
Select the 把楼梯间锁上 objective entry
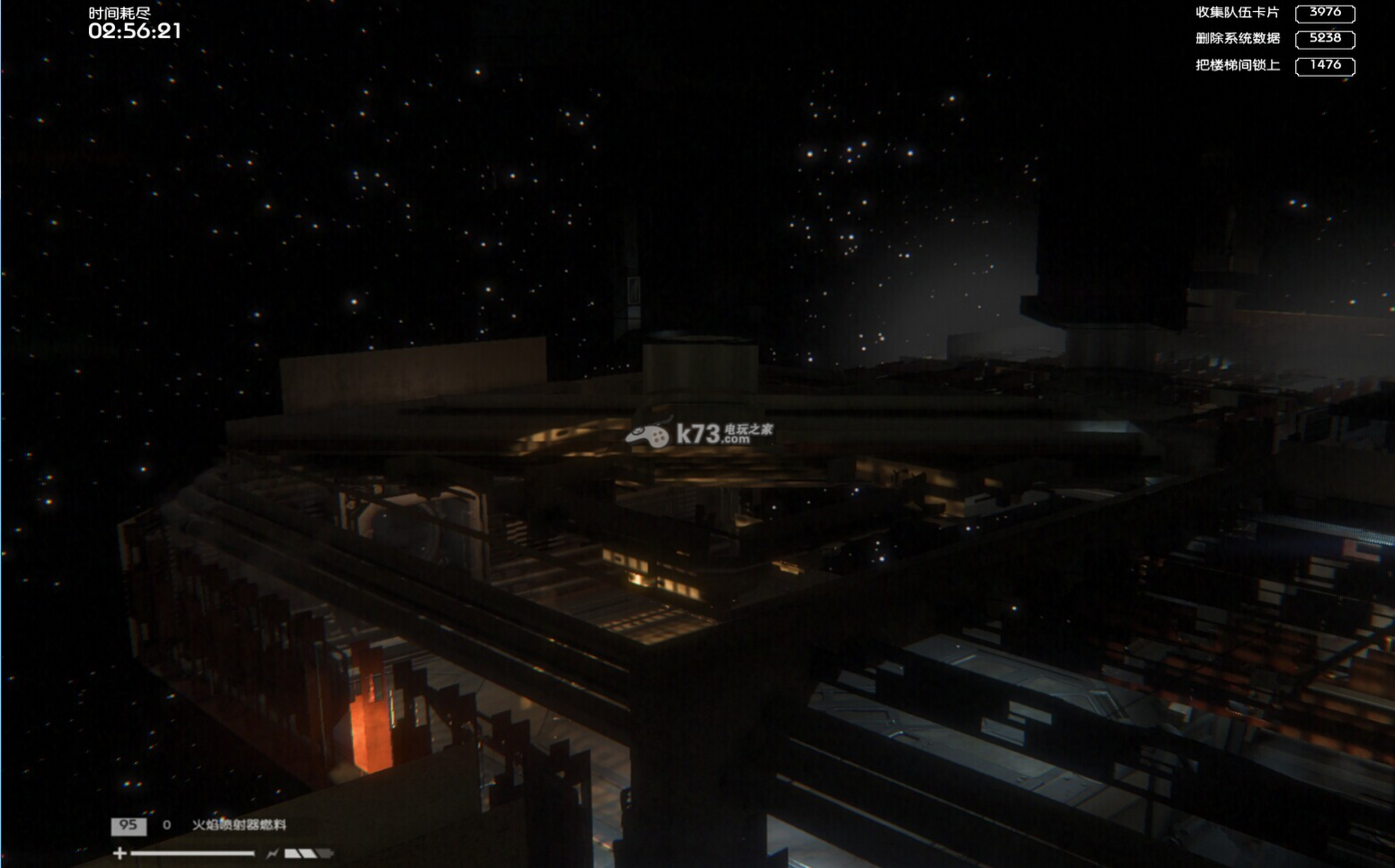click(1237, 65)
